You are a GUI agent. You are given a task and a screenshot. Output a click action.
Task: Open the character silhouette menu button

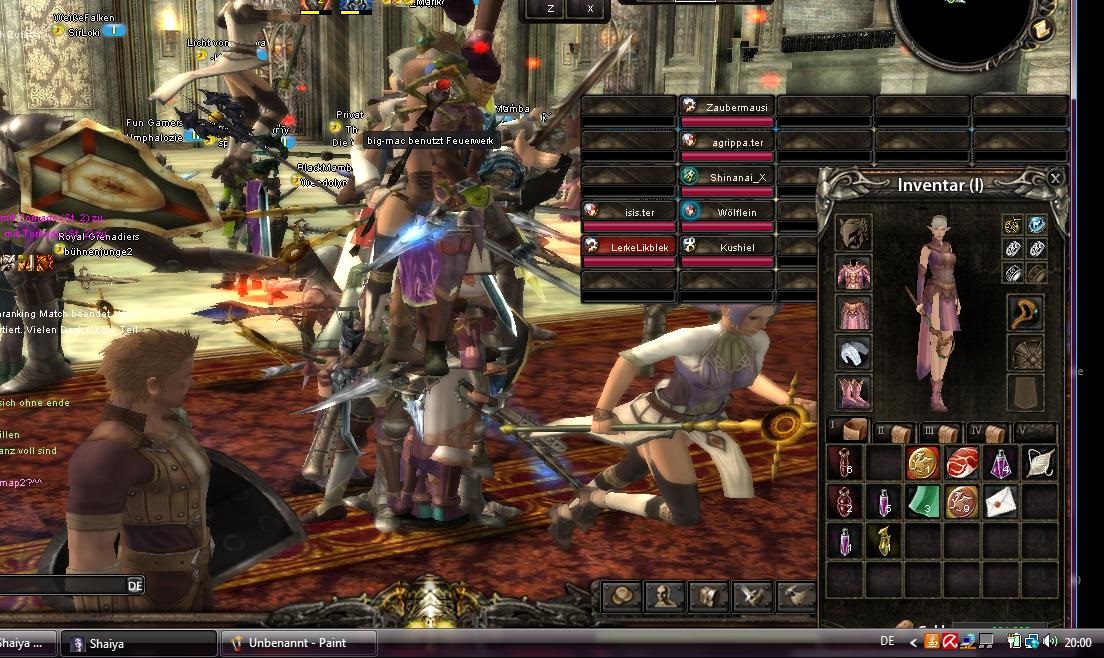coord(666,597)
